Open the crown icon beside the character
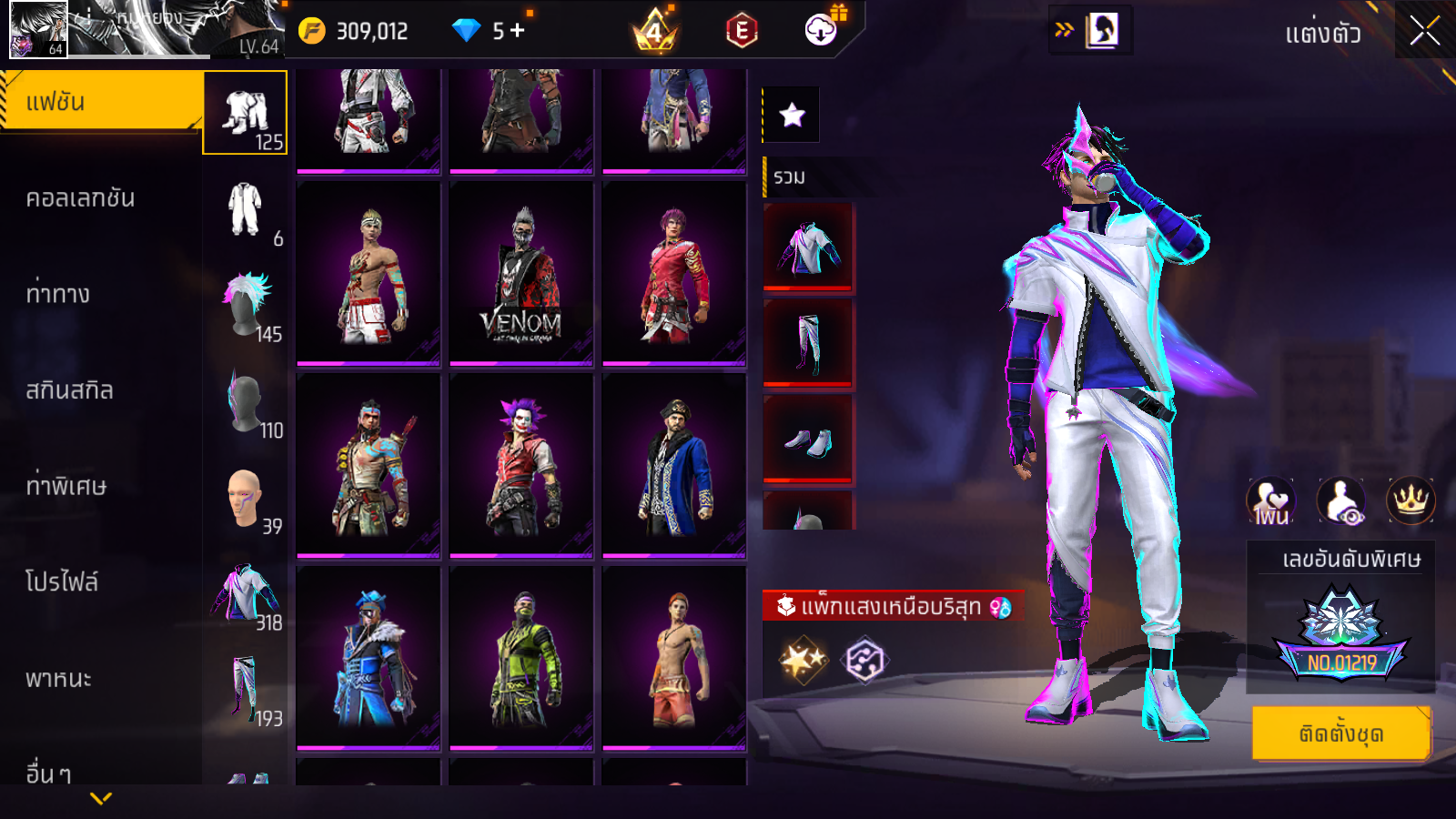The width and height of the screenshot is (1456, 819). [x=1410, y=500]
